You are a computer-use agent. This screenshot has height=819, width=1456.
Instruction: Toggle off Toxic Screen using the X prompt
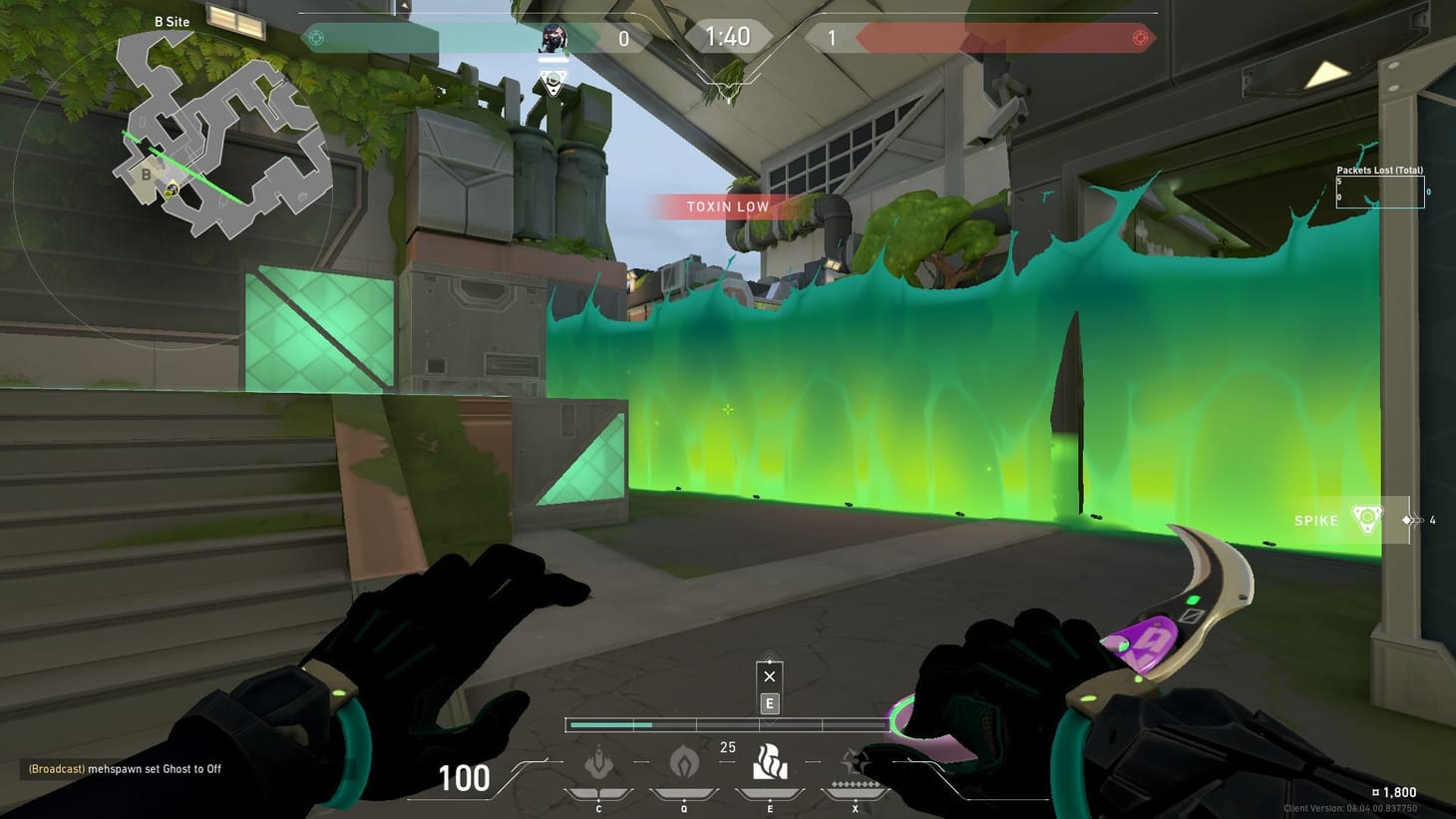(x=769, y=676)
